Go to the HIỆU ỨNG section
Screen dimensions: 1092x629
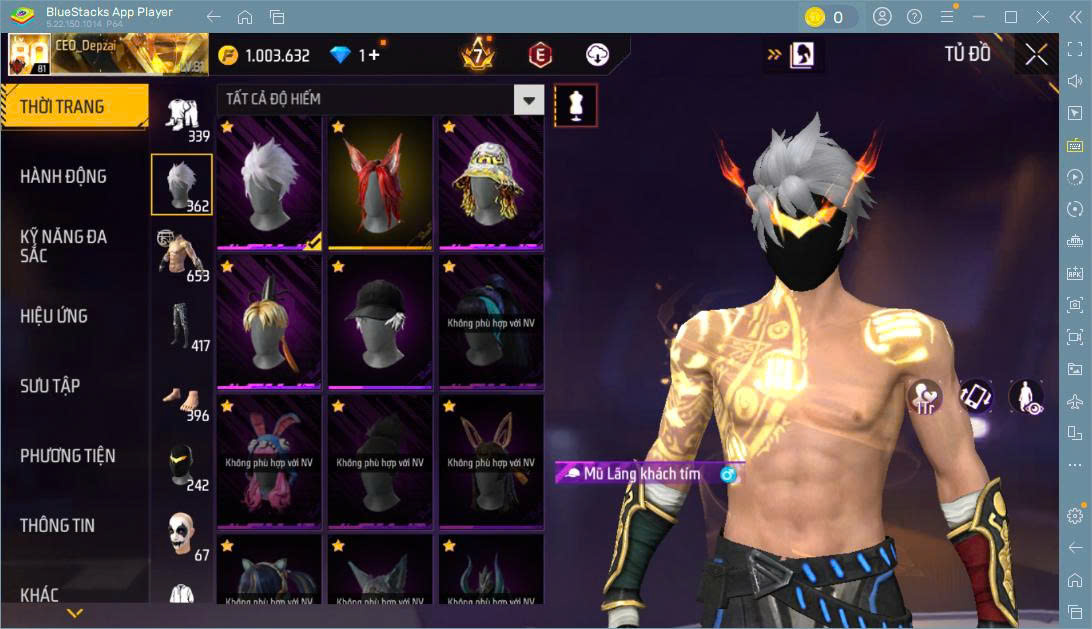pyautogui.click(x=54, y=316)
